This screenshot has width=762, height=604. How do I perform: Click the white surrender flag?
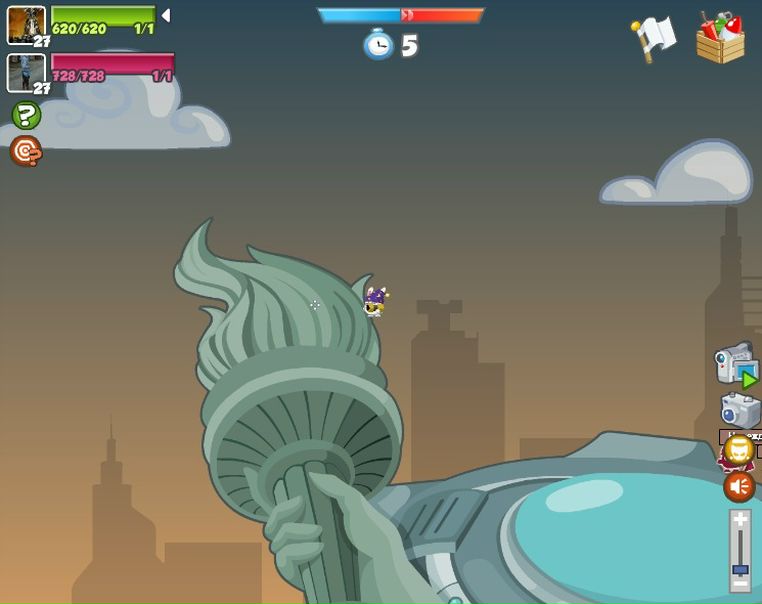654,38
